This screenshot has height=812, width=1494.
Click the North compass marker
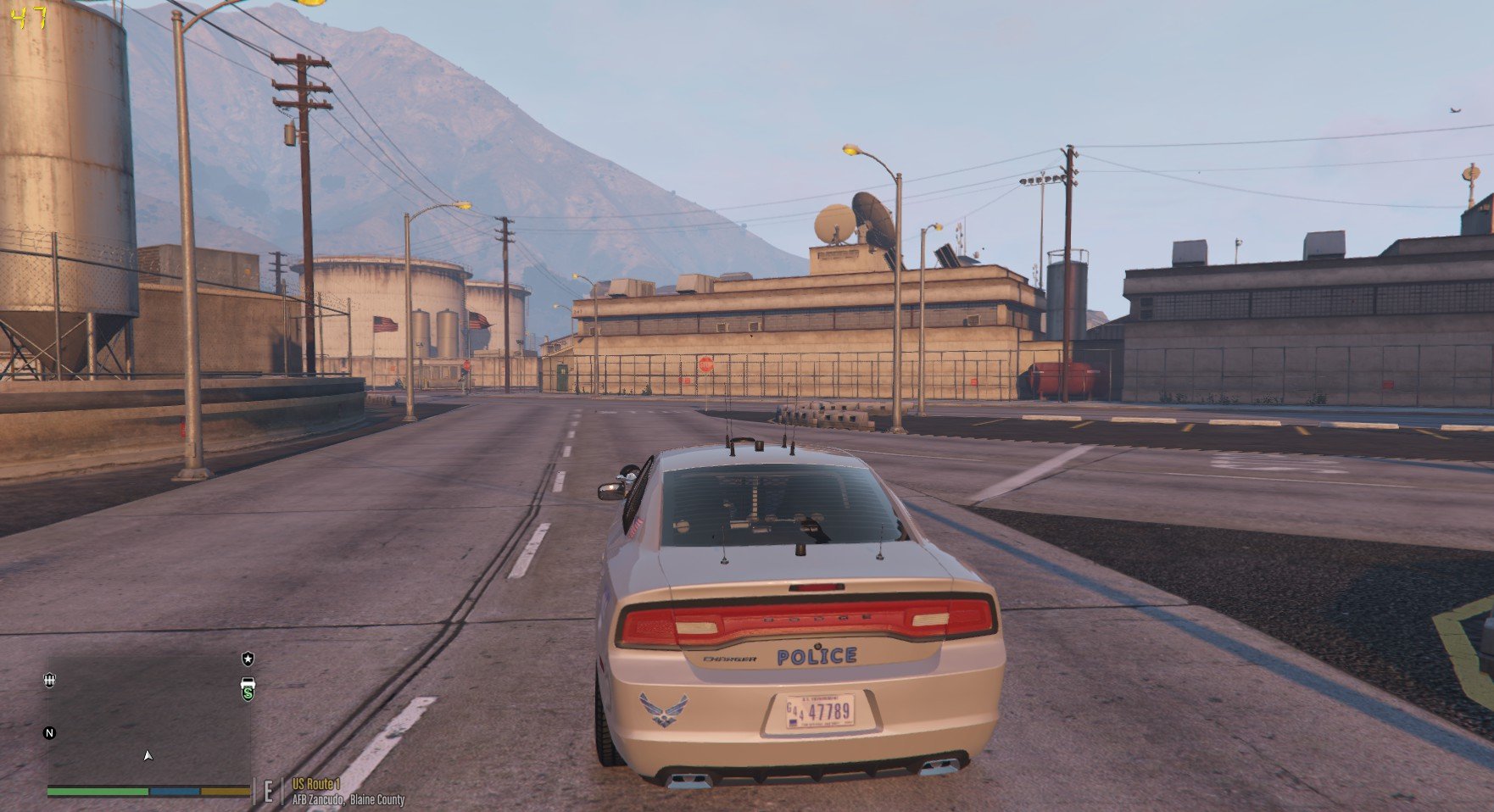[x=49, y=733]
